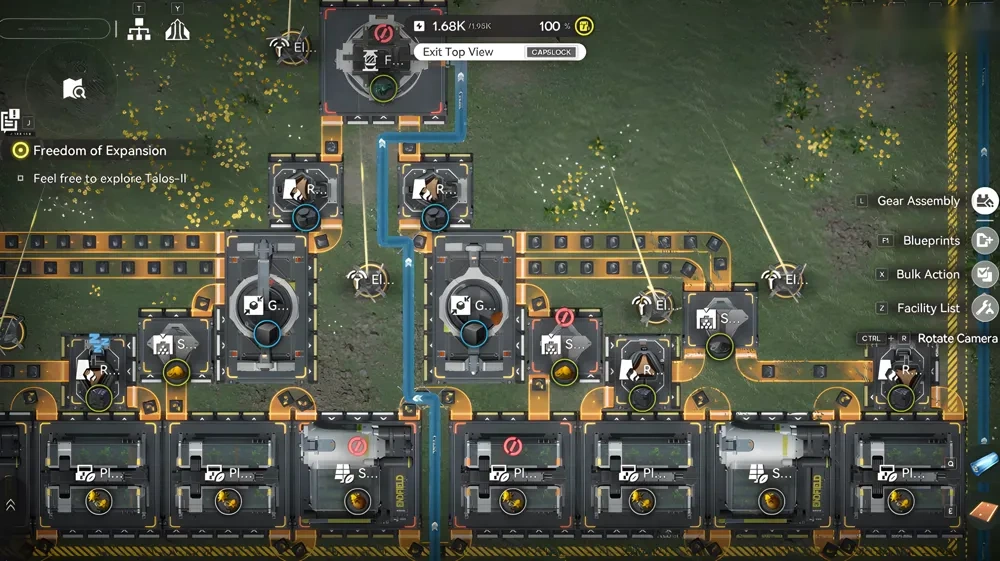The width and height of the screenshot is (1000, 561).
Task: Select the Freedom of Expansion quest tracker
Action: click(x=99, y=150)
